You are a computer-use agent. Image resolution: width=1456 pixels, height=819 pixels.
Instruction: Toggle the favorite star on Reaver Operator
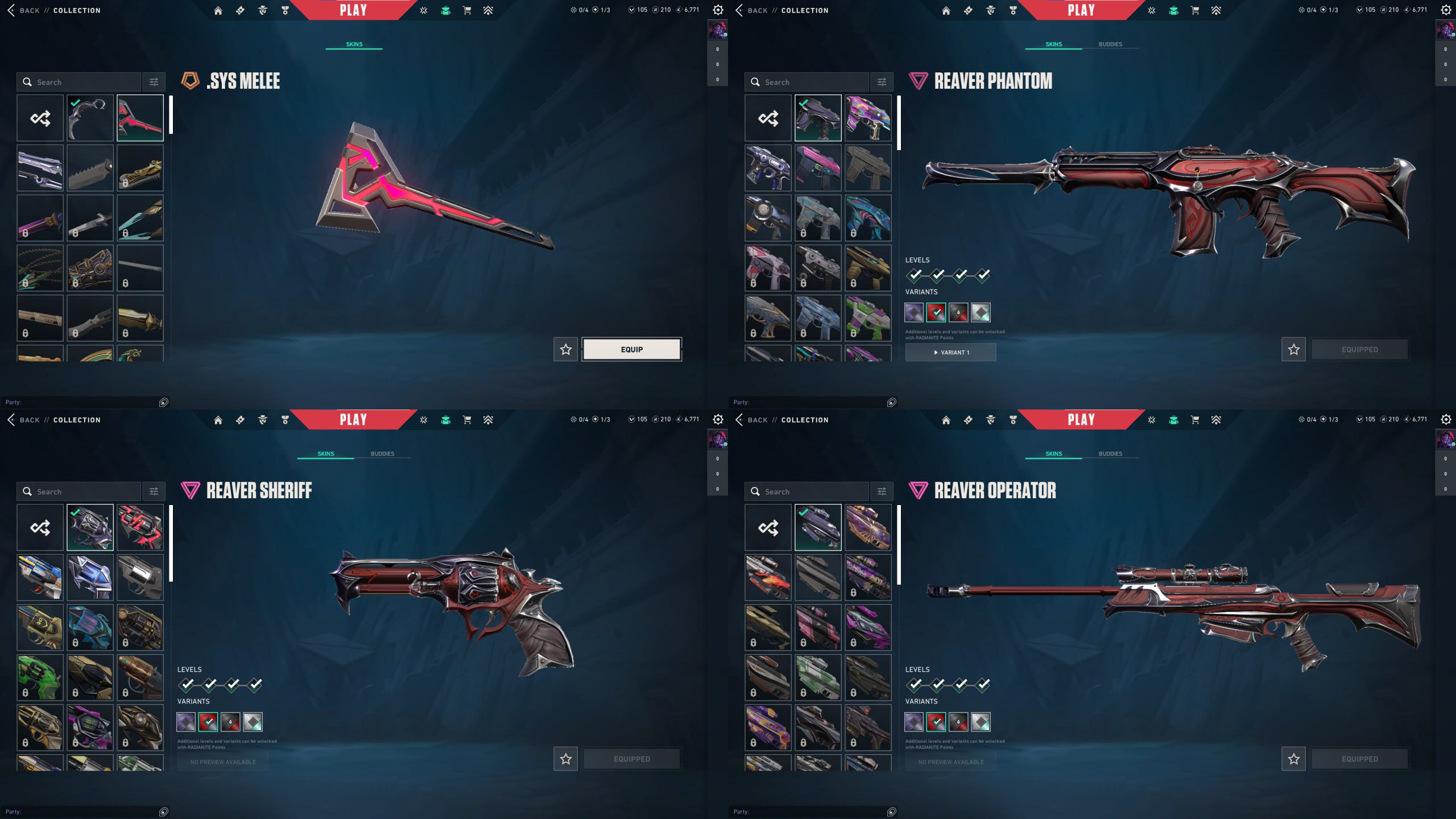coord(1294,759)
